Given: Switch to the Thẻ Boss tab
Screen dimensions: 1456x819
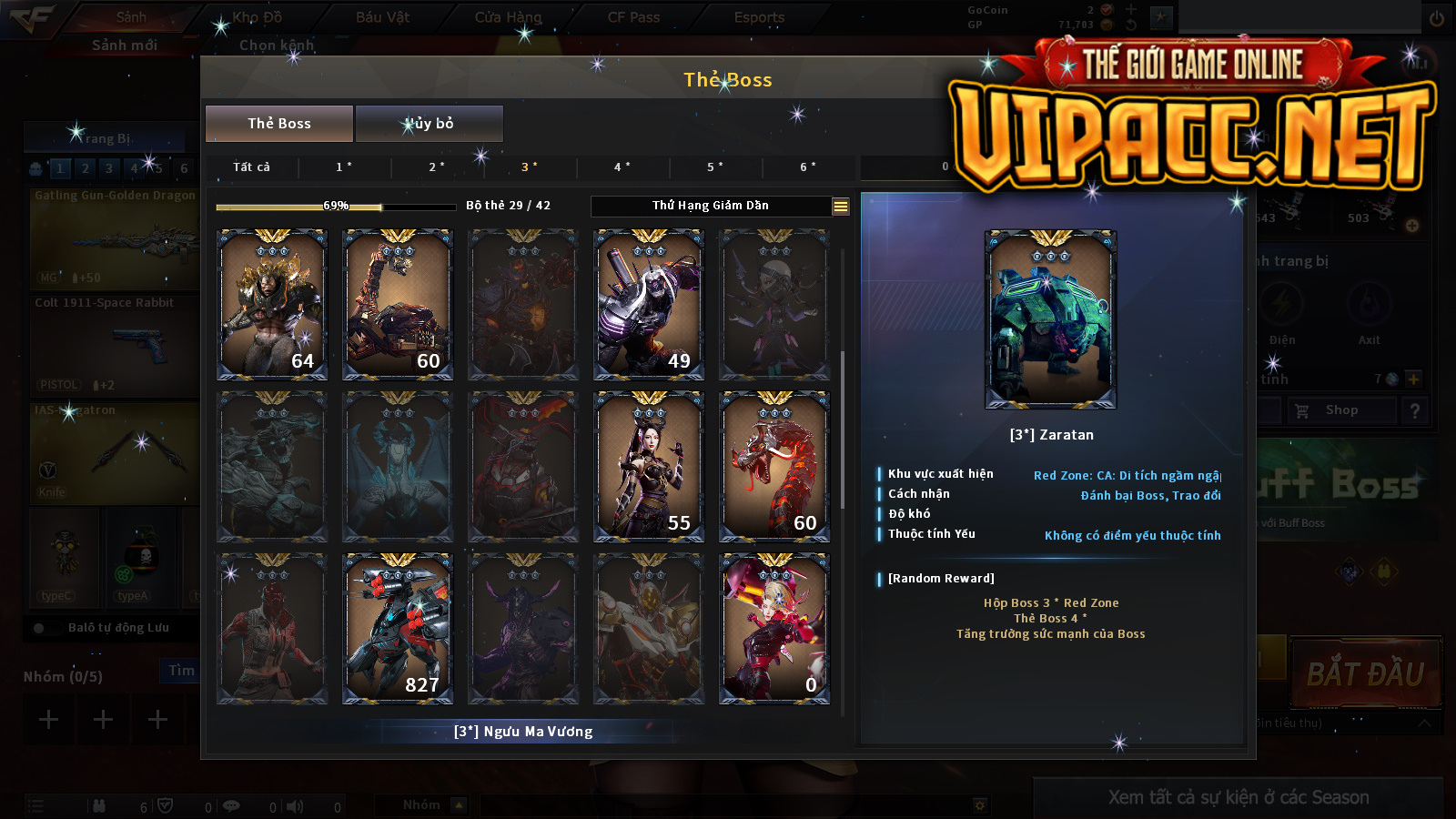Looking at the screenshot, I should pos(279,124).
